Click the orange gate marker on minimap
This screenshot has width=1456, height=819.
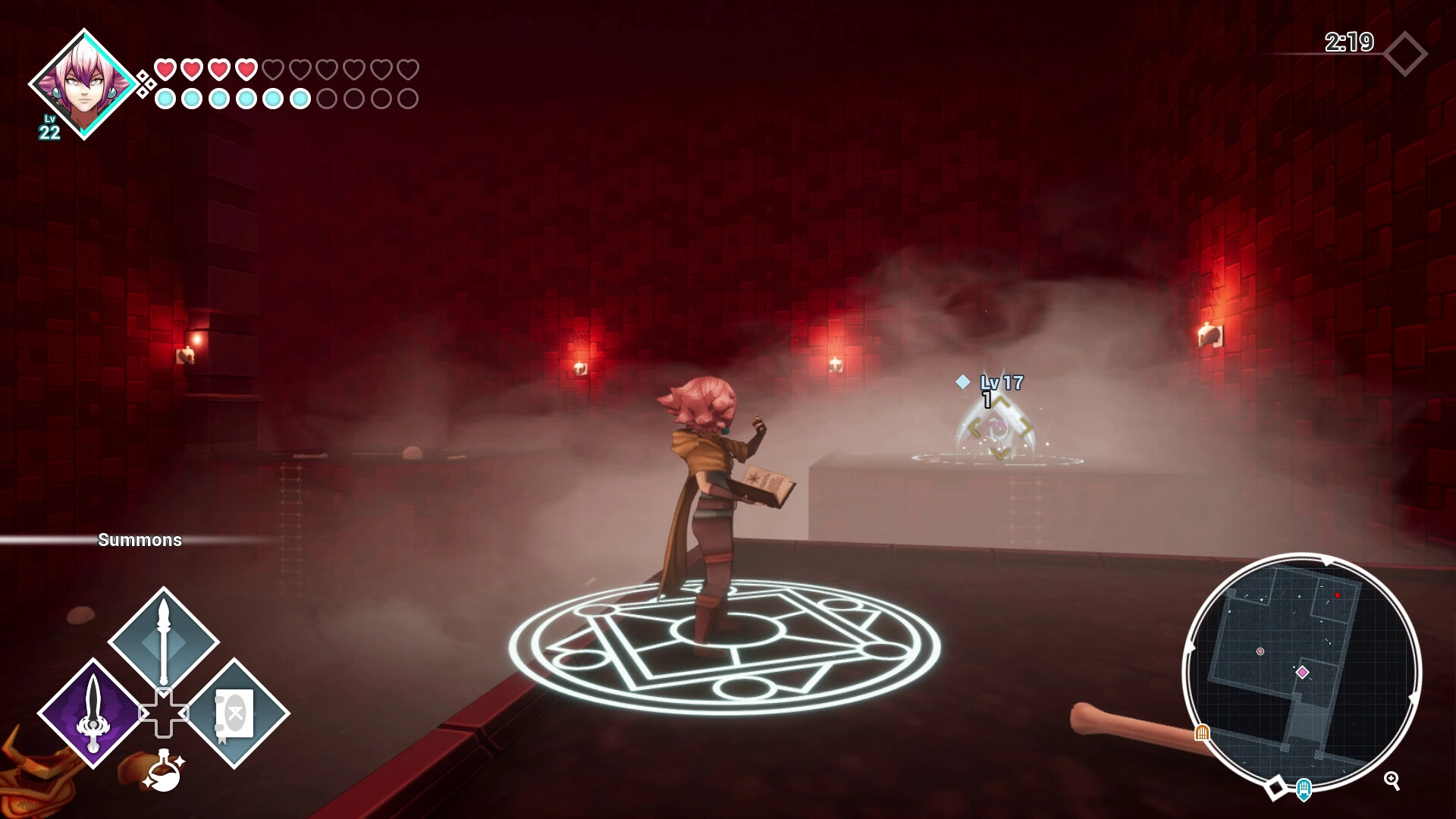(1202, 733)
